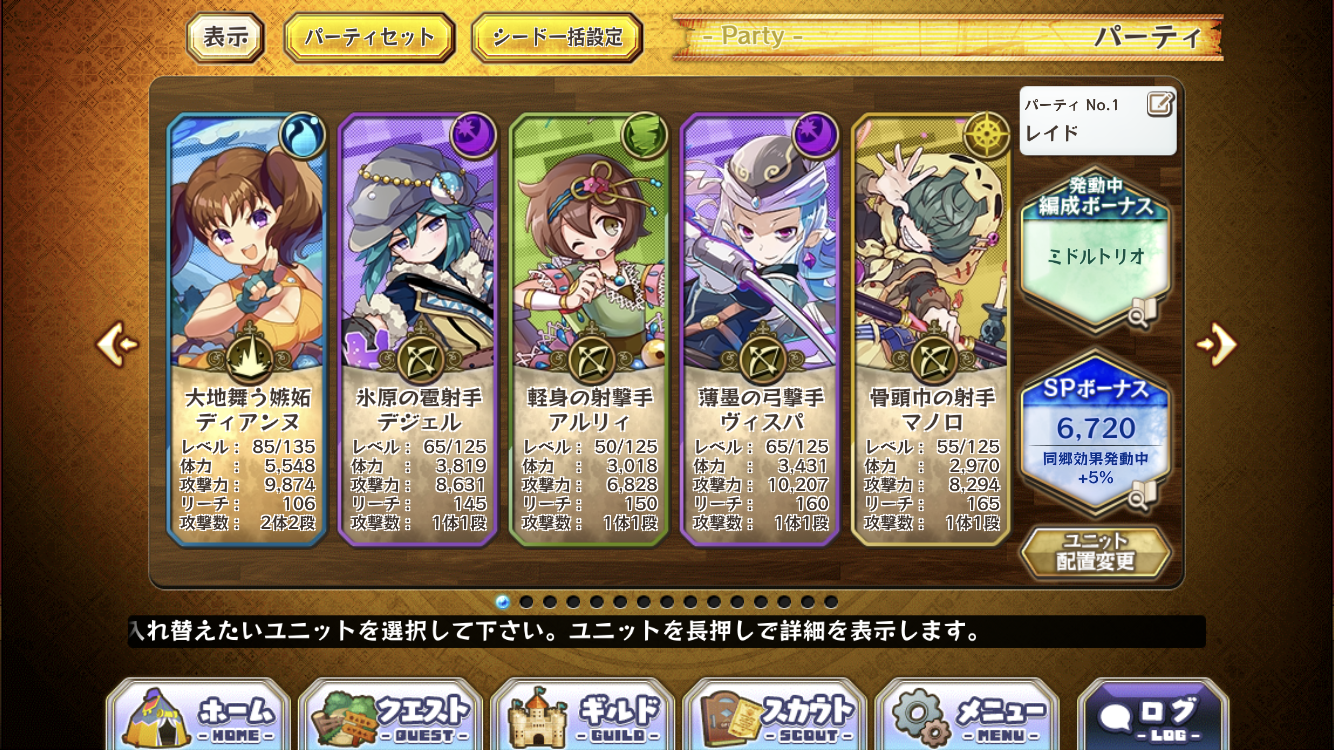
Task: Choose the アルリィ unit card
Action: tap(589, 330)
